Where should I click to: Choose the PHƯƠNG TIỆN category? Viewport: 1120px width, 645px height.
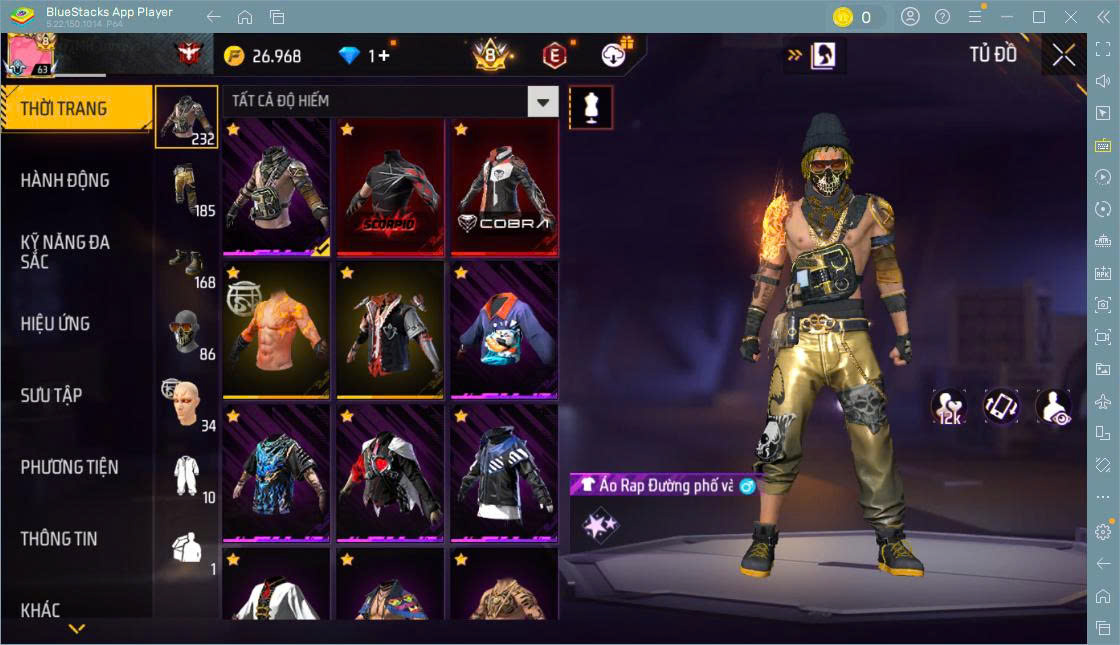click(69, 467)
